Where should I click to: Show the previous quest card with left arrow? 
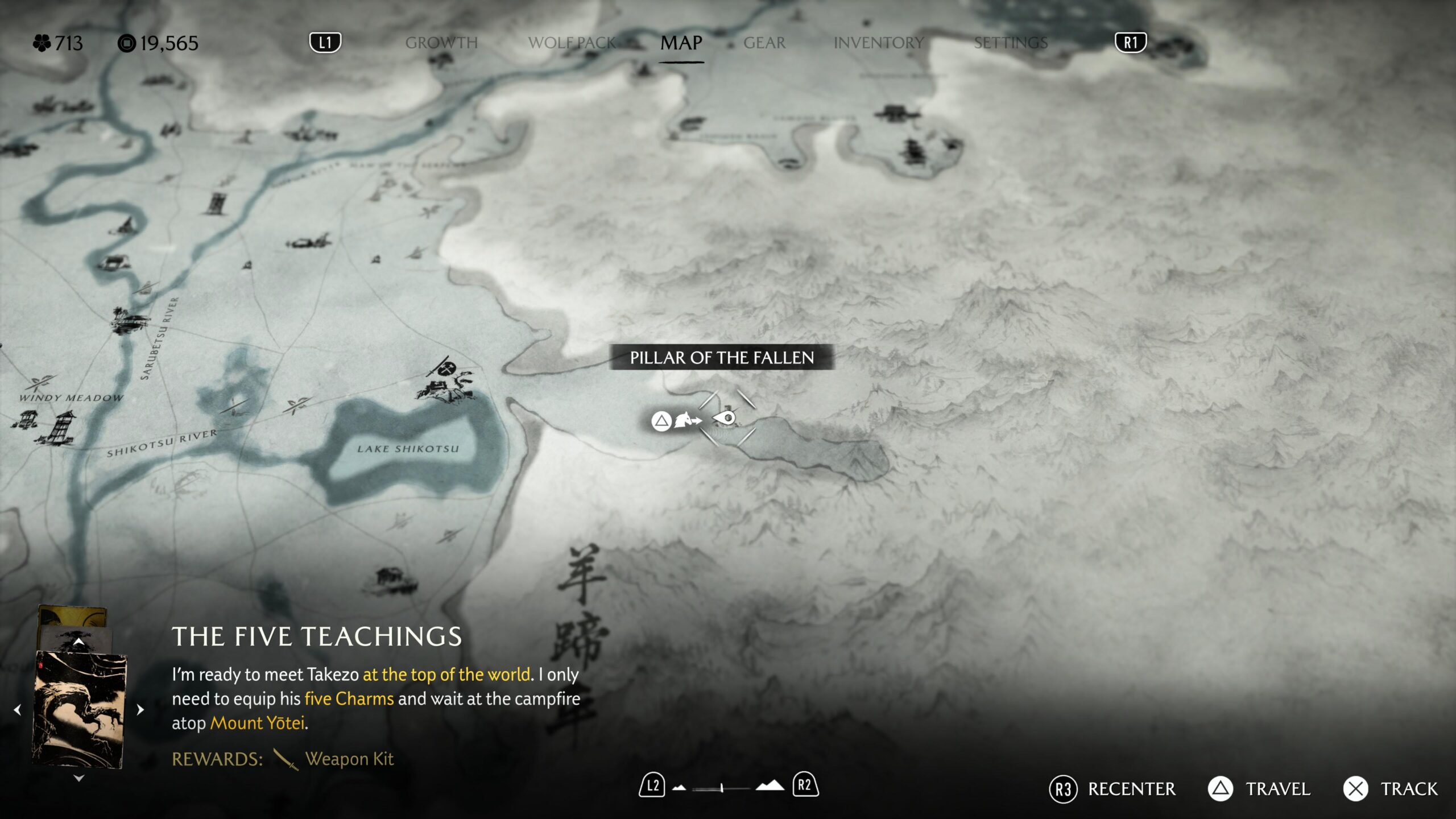pos(18,710)
